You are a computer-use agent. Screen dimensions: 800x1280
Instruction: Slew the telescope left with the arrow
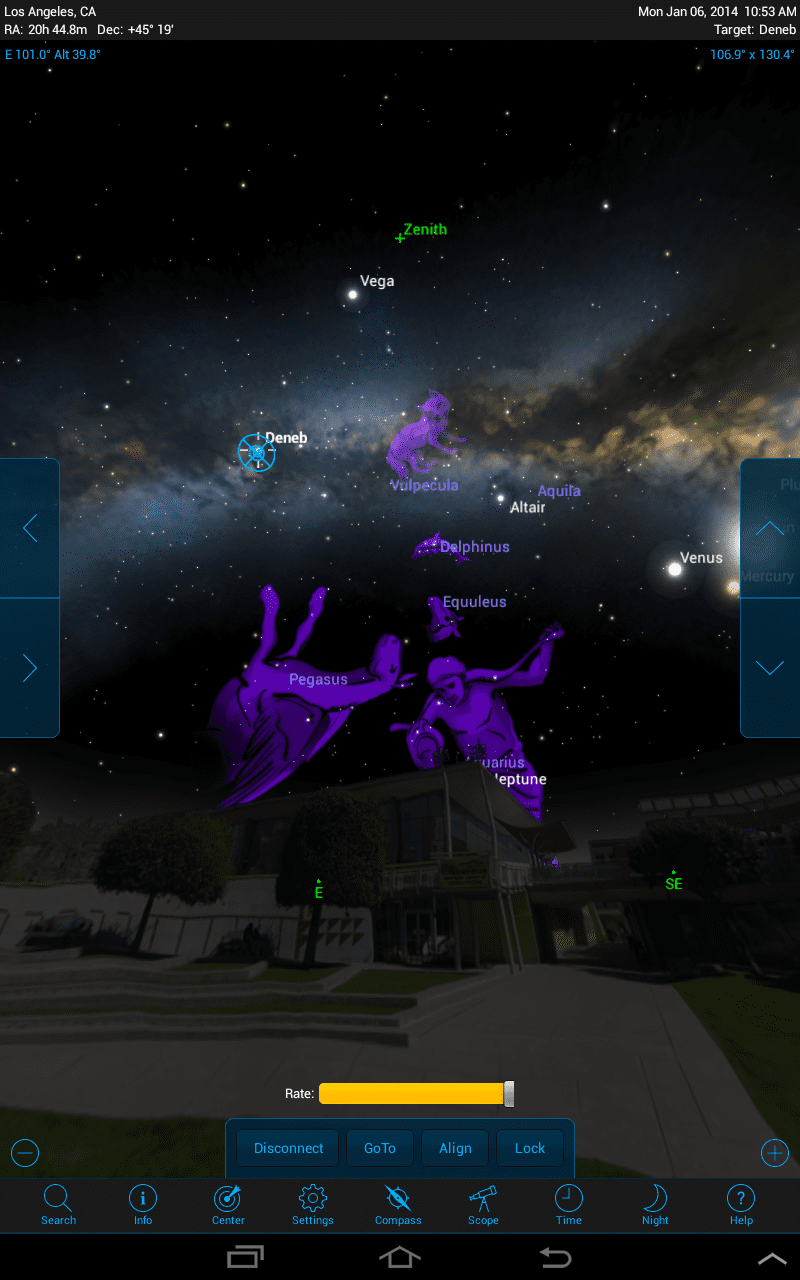point(30,528)
